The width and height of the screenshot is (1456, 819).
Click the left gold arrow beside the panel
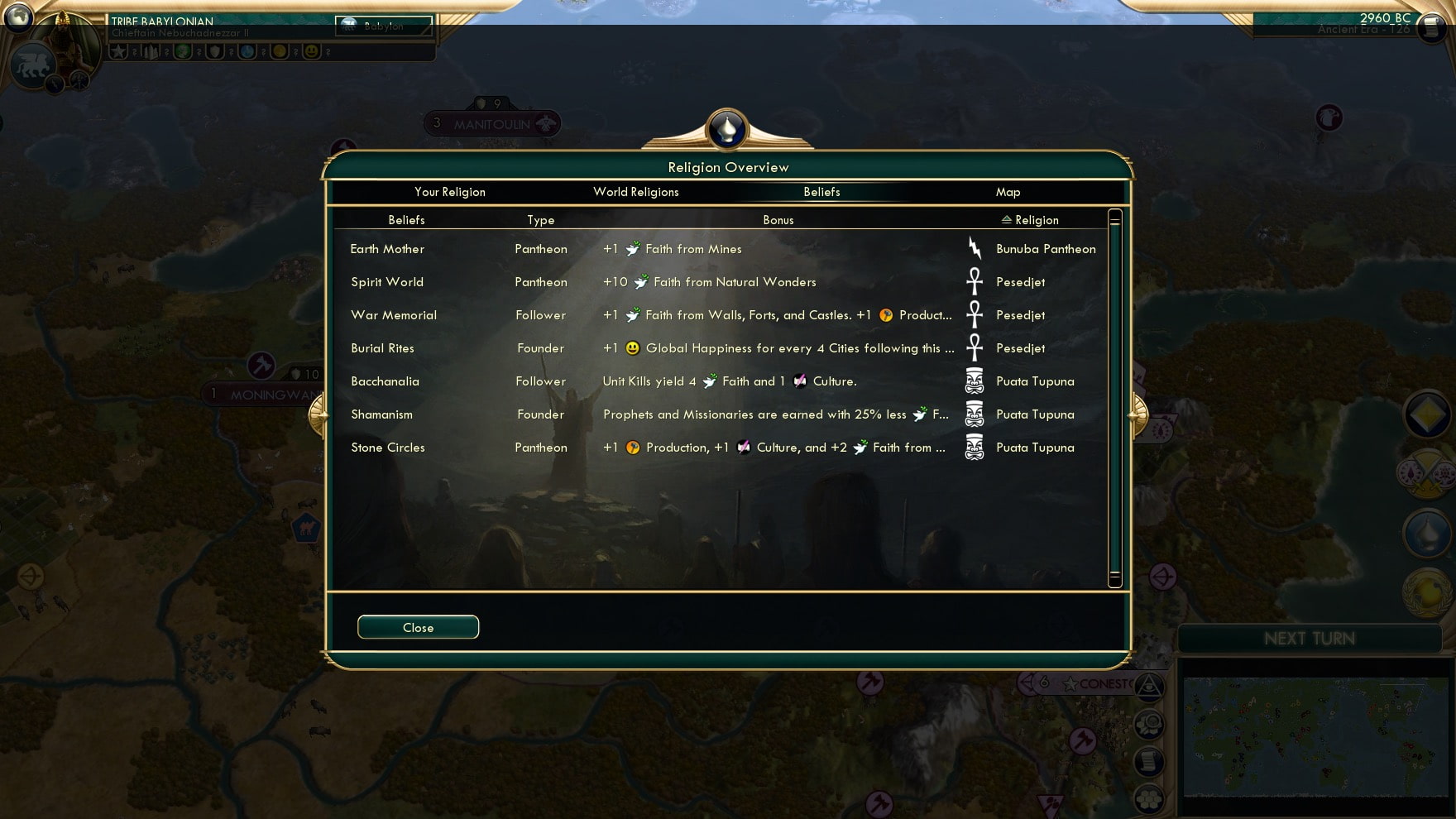click(318, 414)
